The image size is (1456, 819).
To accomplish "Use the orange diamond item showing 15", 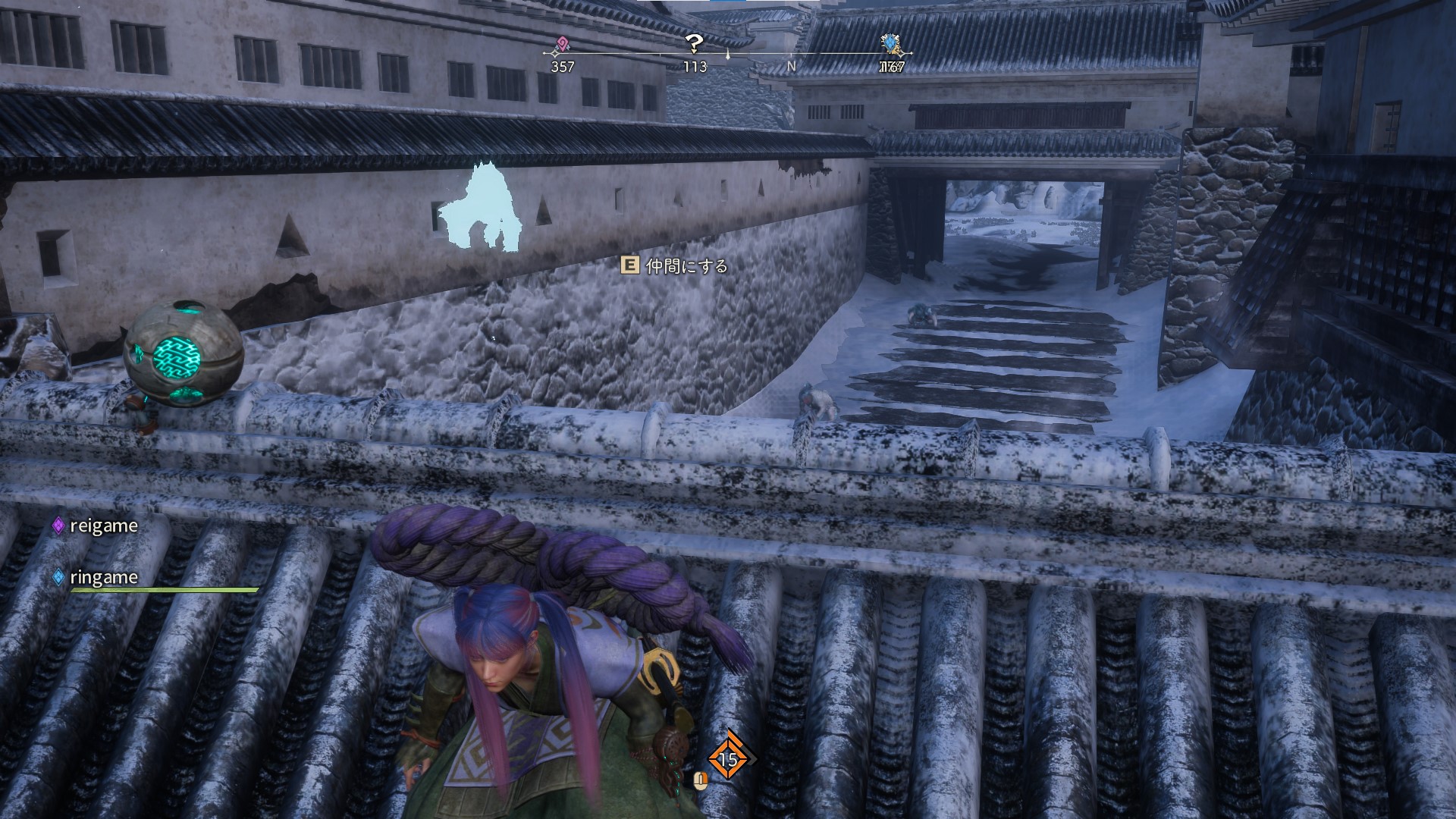I will [728, 758].
